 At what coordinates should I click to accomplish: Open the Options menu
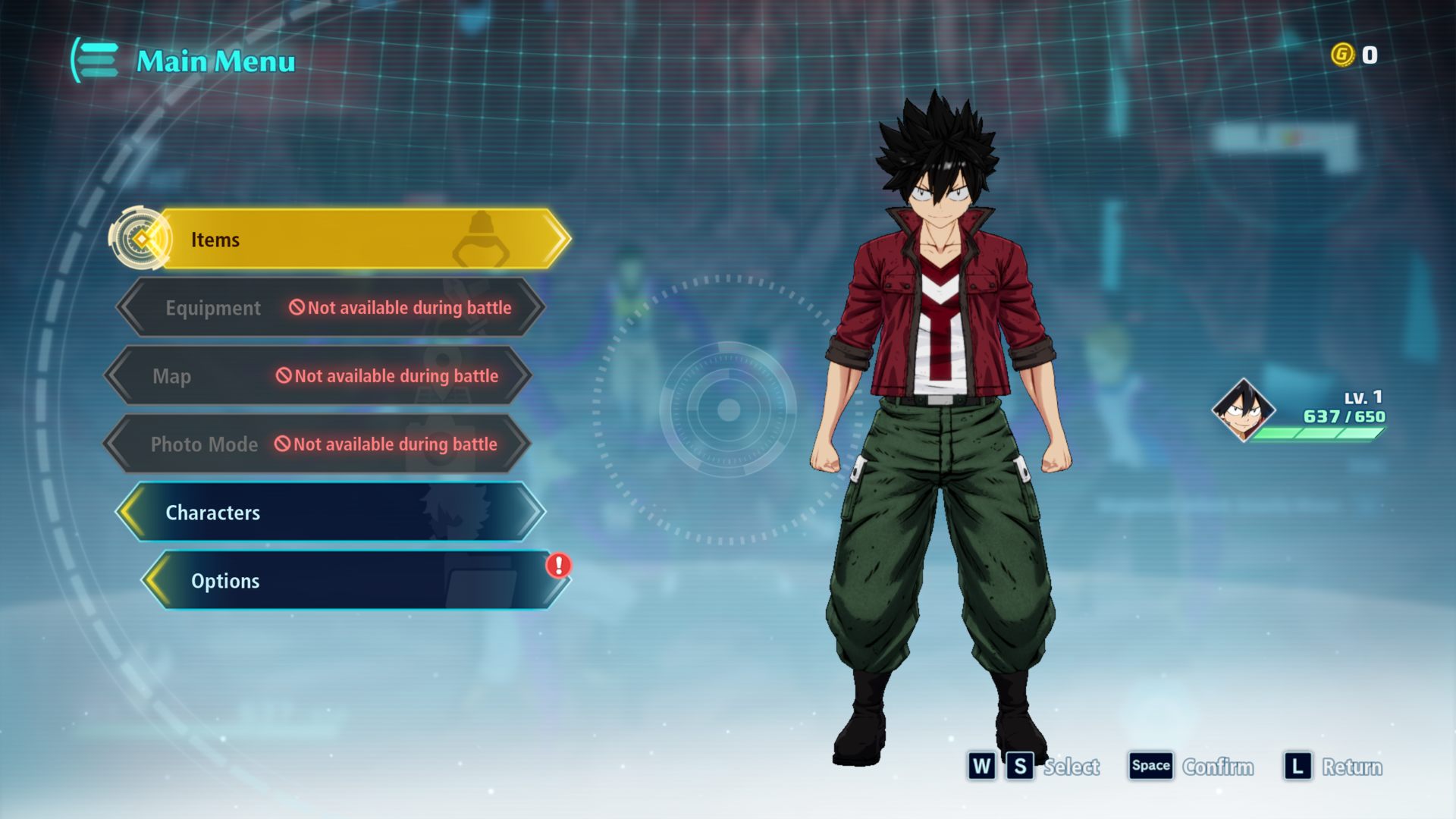353,581
